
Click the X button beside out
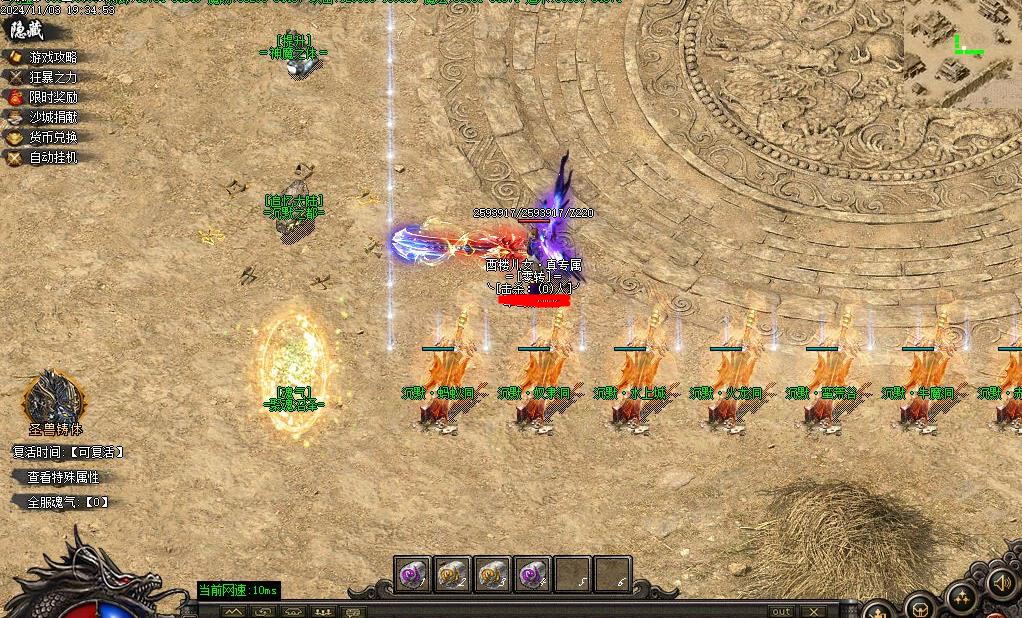click(x=814, y=611)
